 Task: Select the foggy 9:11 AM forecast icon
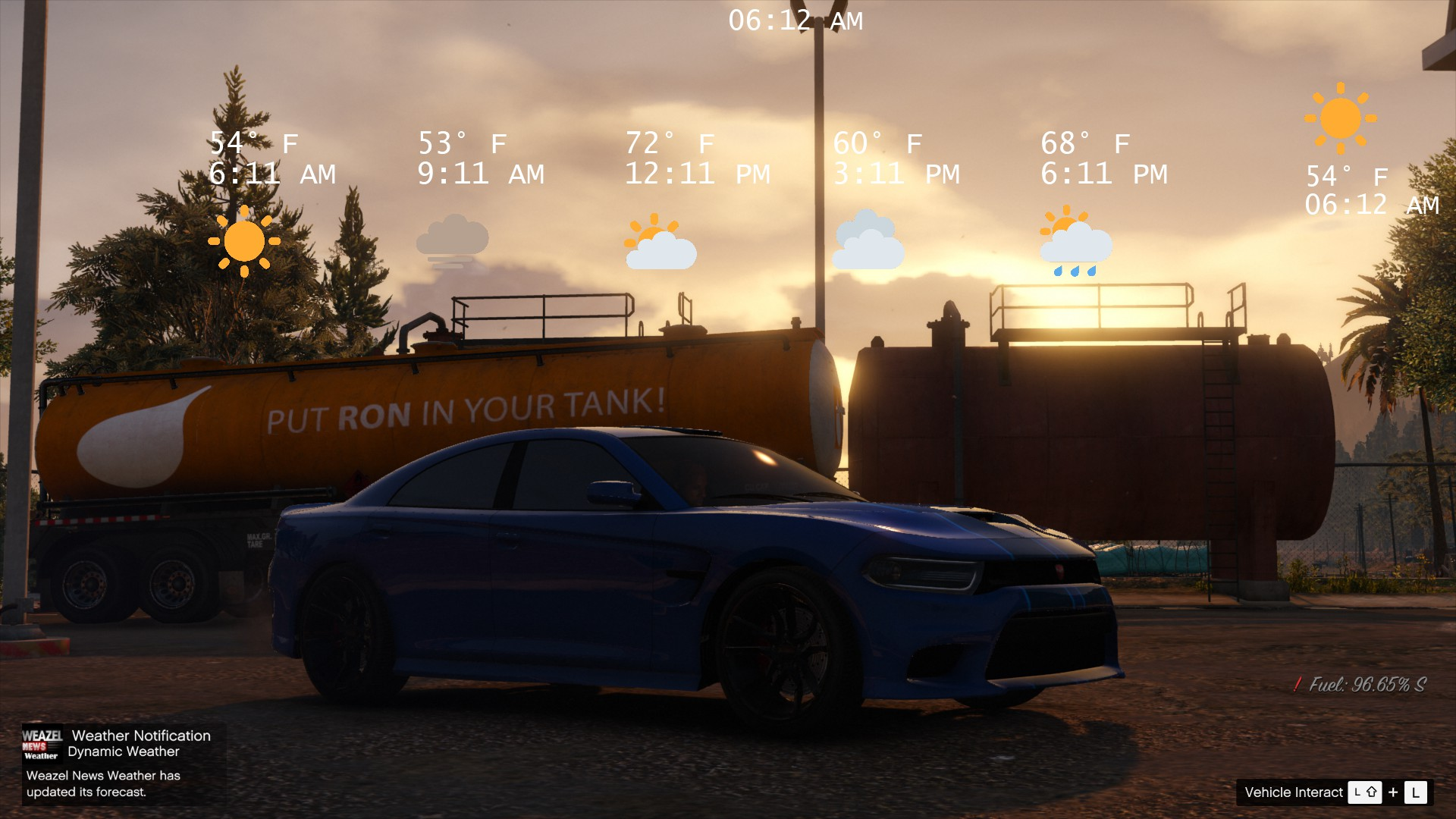[x=453, y=241]
